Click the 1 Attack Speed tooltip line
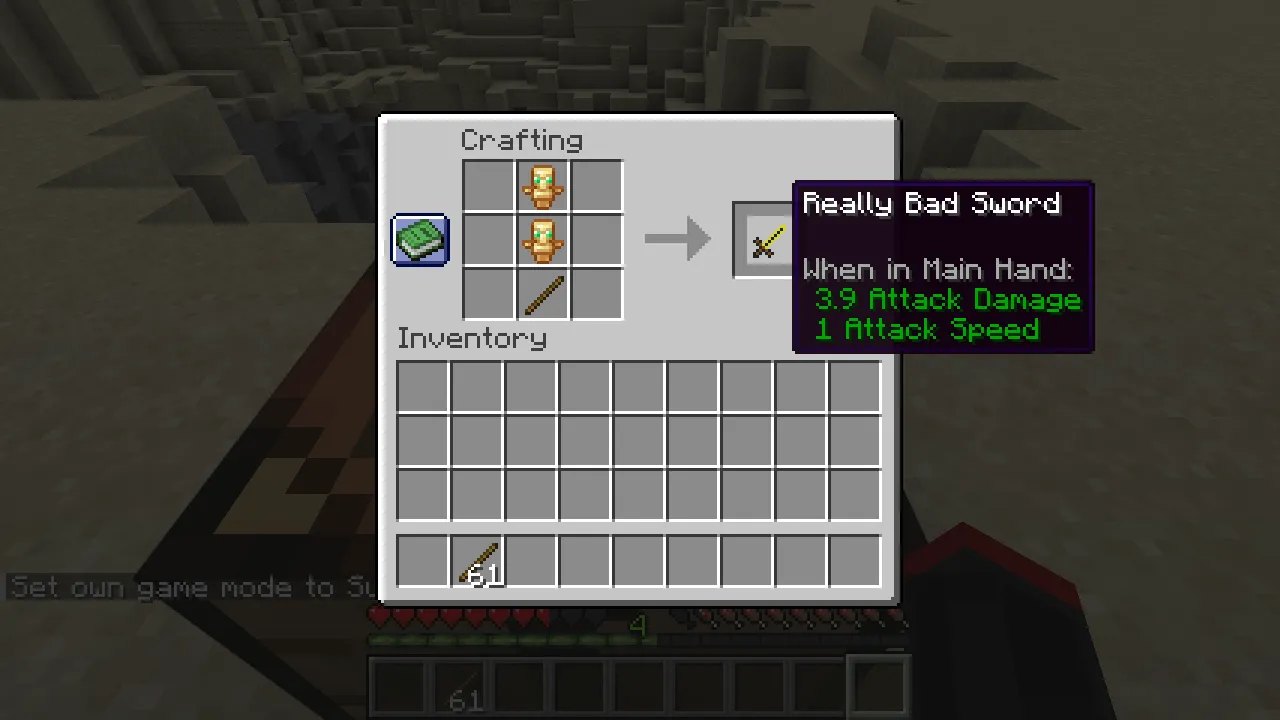This screenshot has width=1280, height=720. coord(926,330)
